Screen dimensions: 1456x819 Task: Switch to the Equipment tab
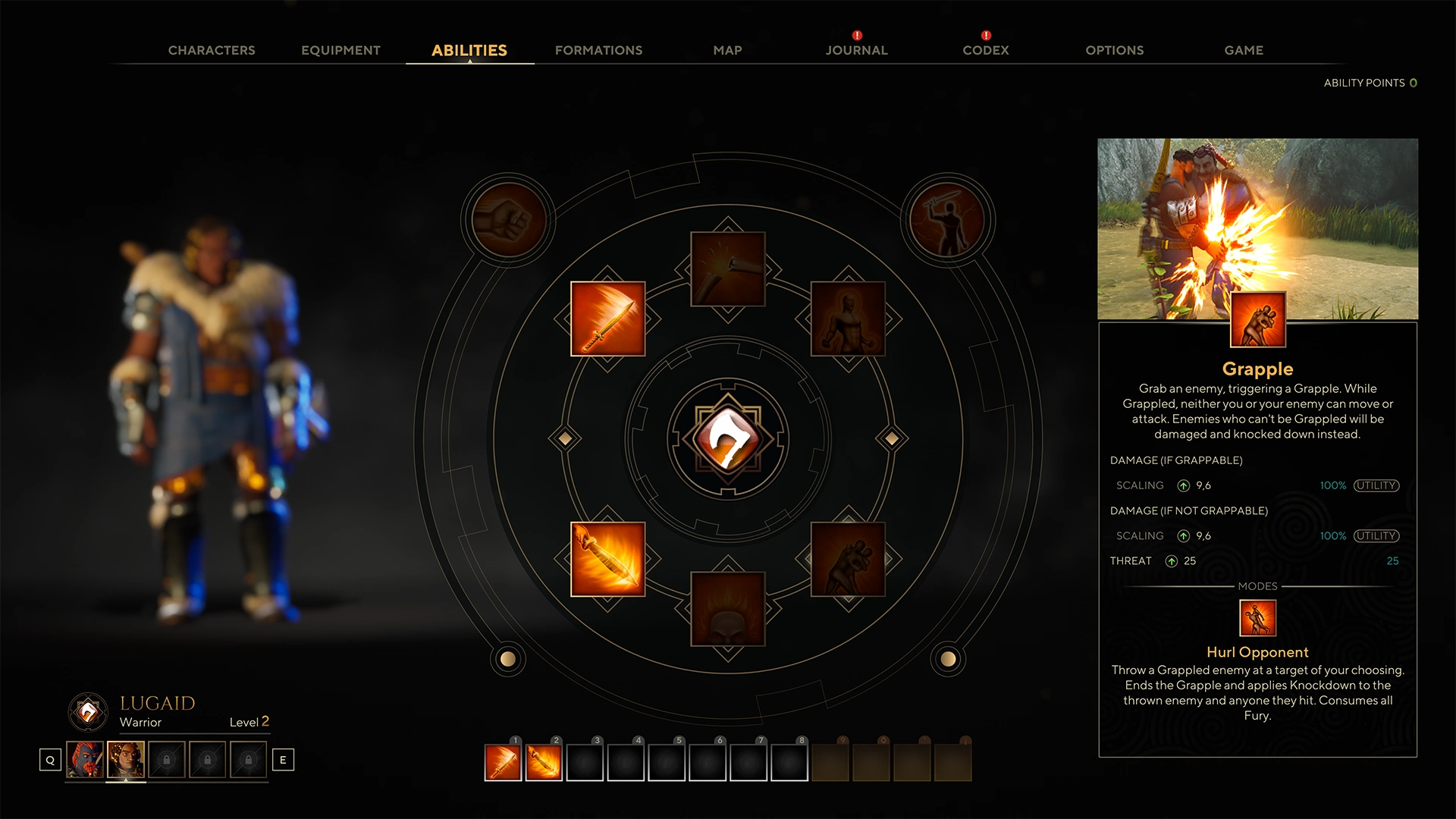[340, 50]
